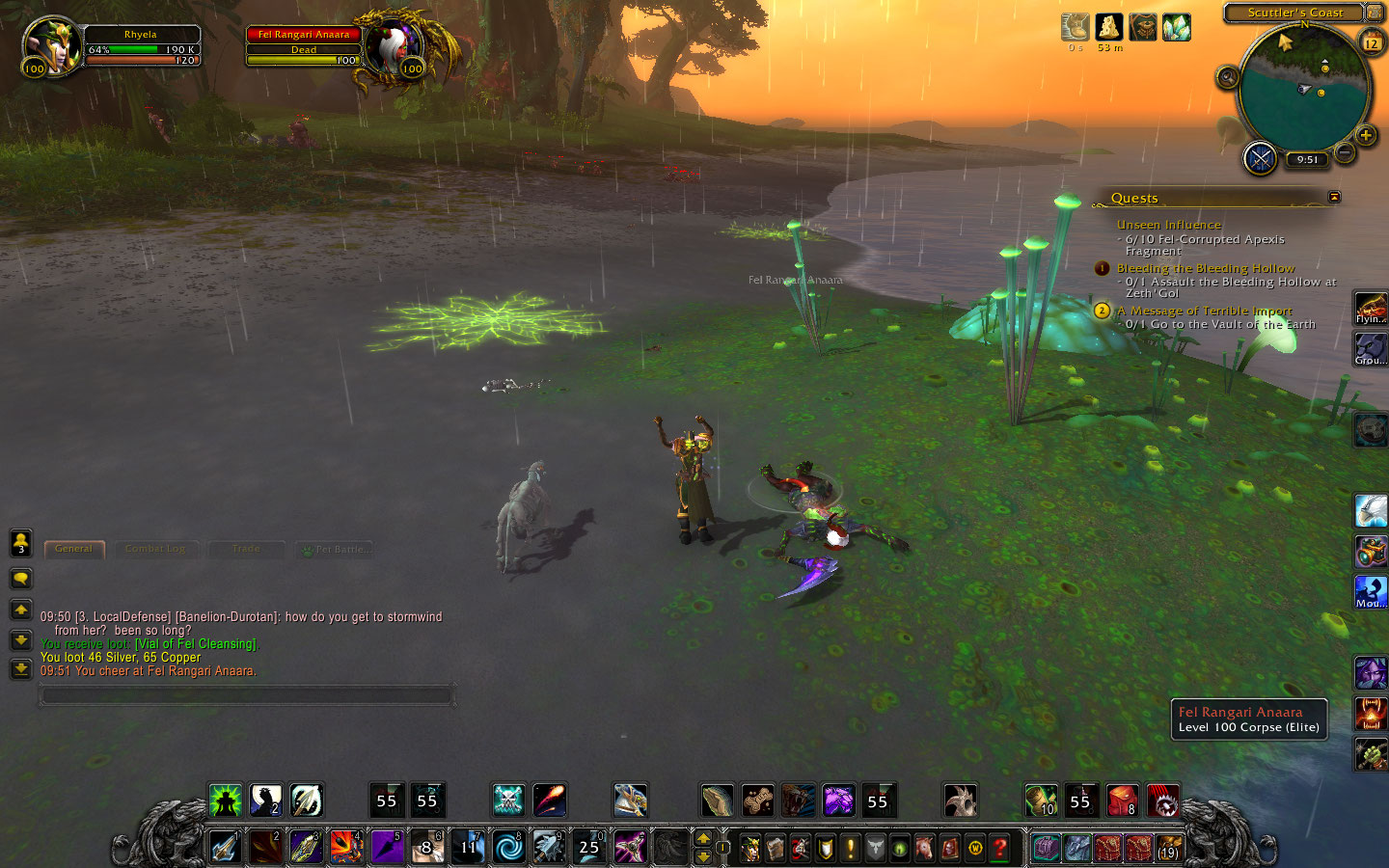
Task: Select the General chat tab
Action: tap(74, 549)
